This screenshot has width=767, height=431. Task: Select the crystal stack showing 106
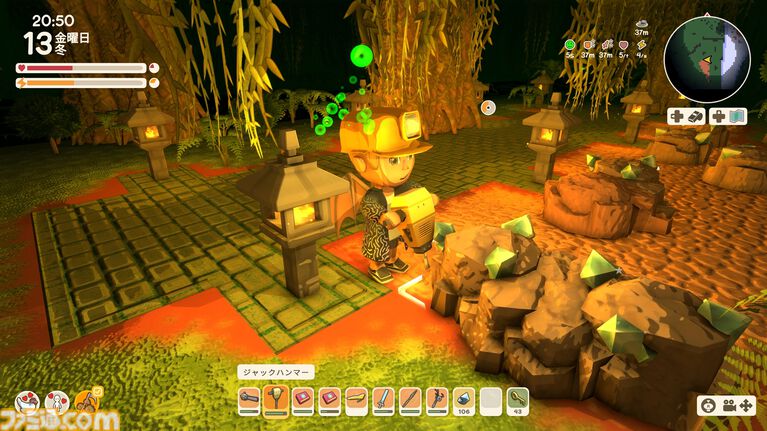tap(464, 400)
